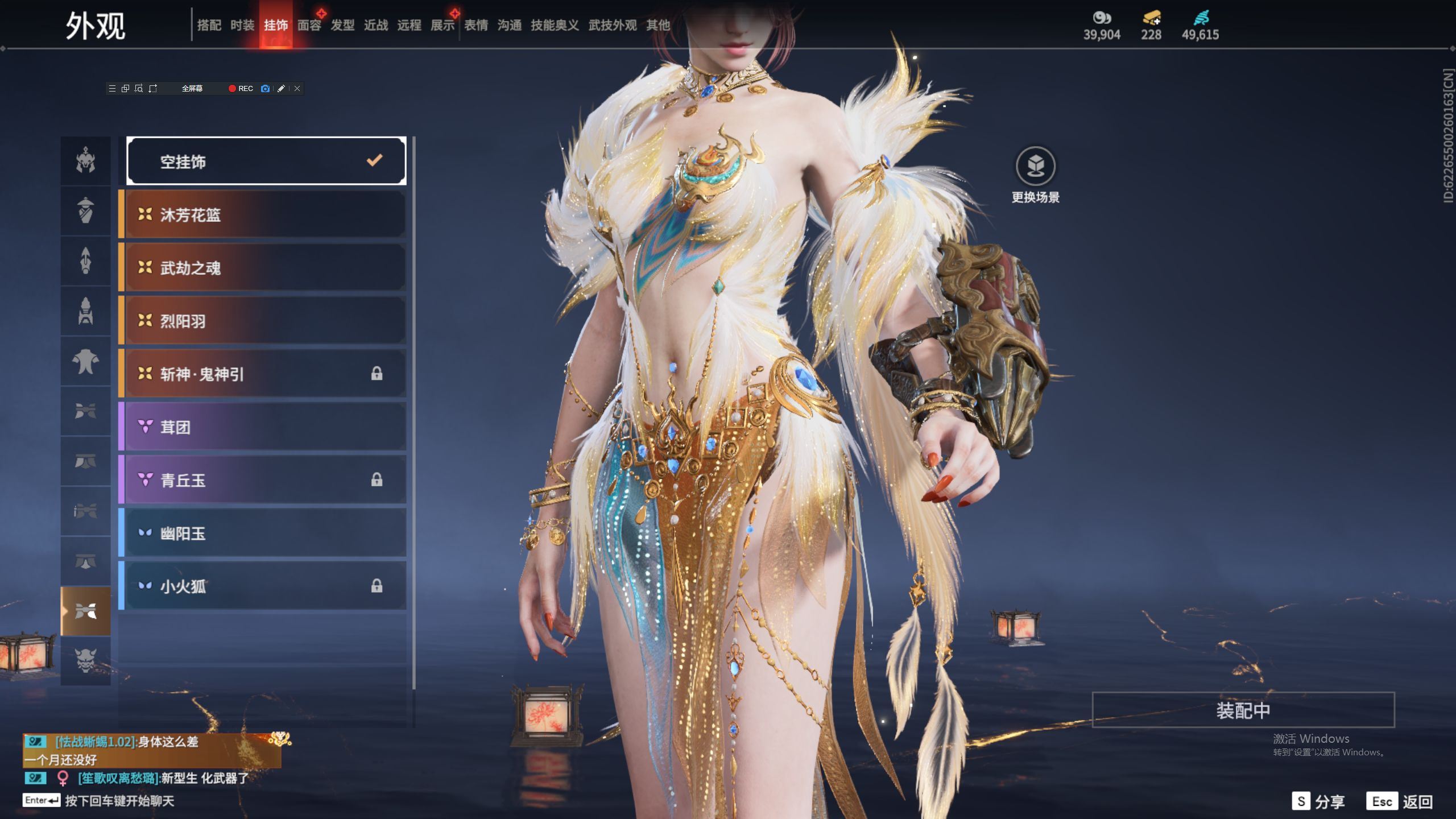Viewport: 1456px width, 819px height.
Task: Open the 技能奥义 tab
Action: (x=555, y=25)
